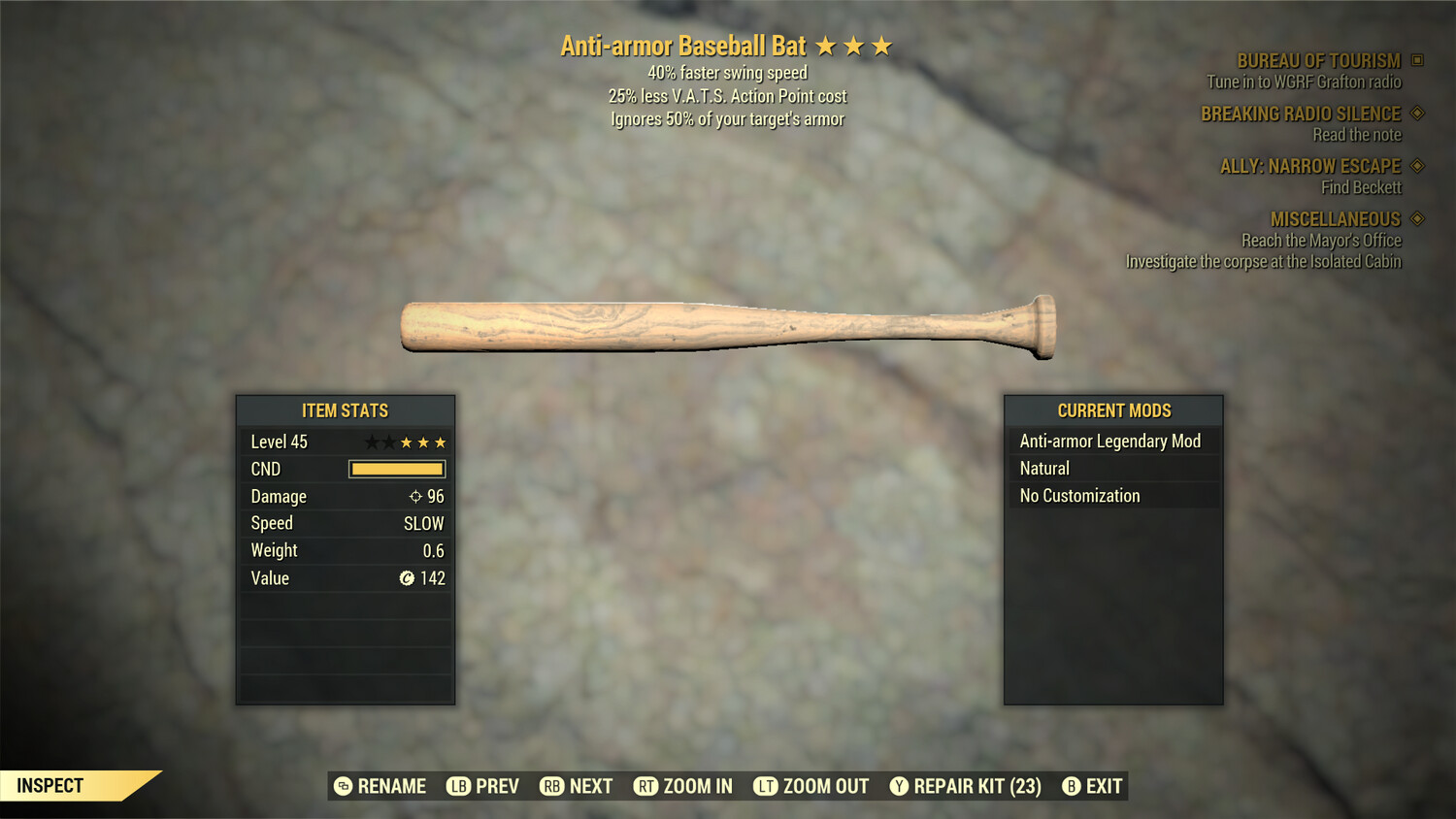
Task: Click the crosshair icon beside Damage 96
Action: pyautogui.click(x=414, y=496)
